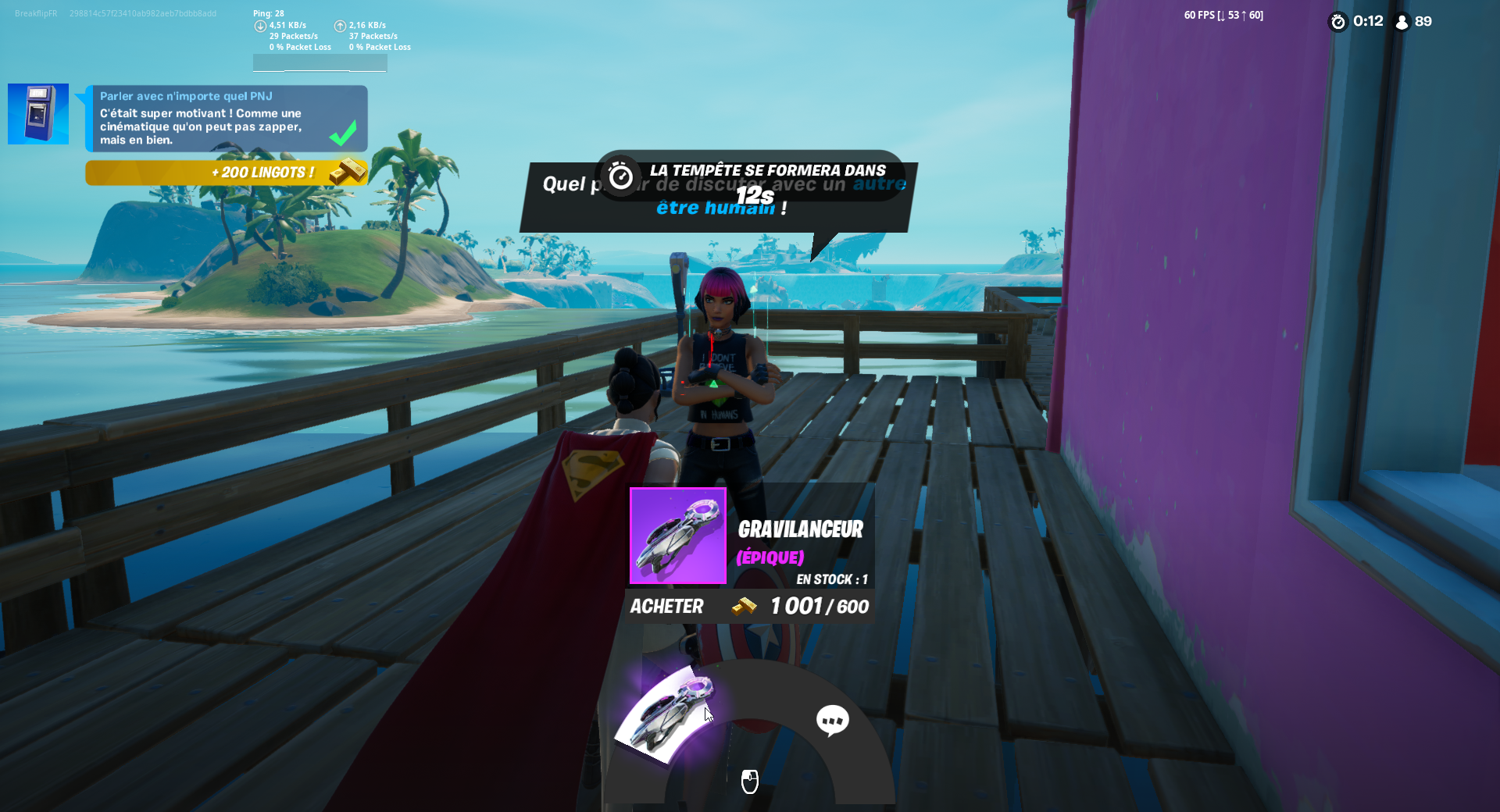
Task: Click the mouse scroll indicator at the wheel center
Action: pyautogui.click(x=752, y=781)
